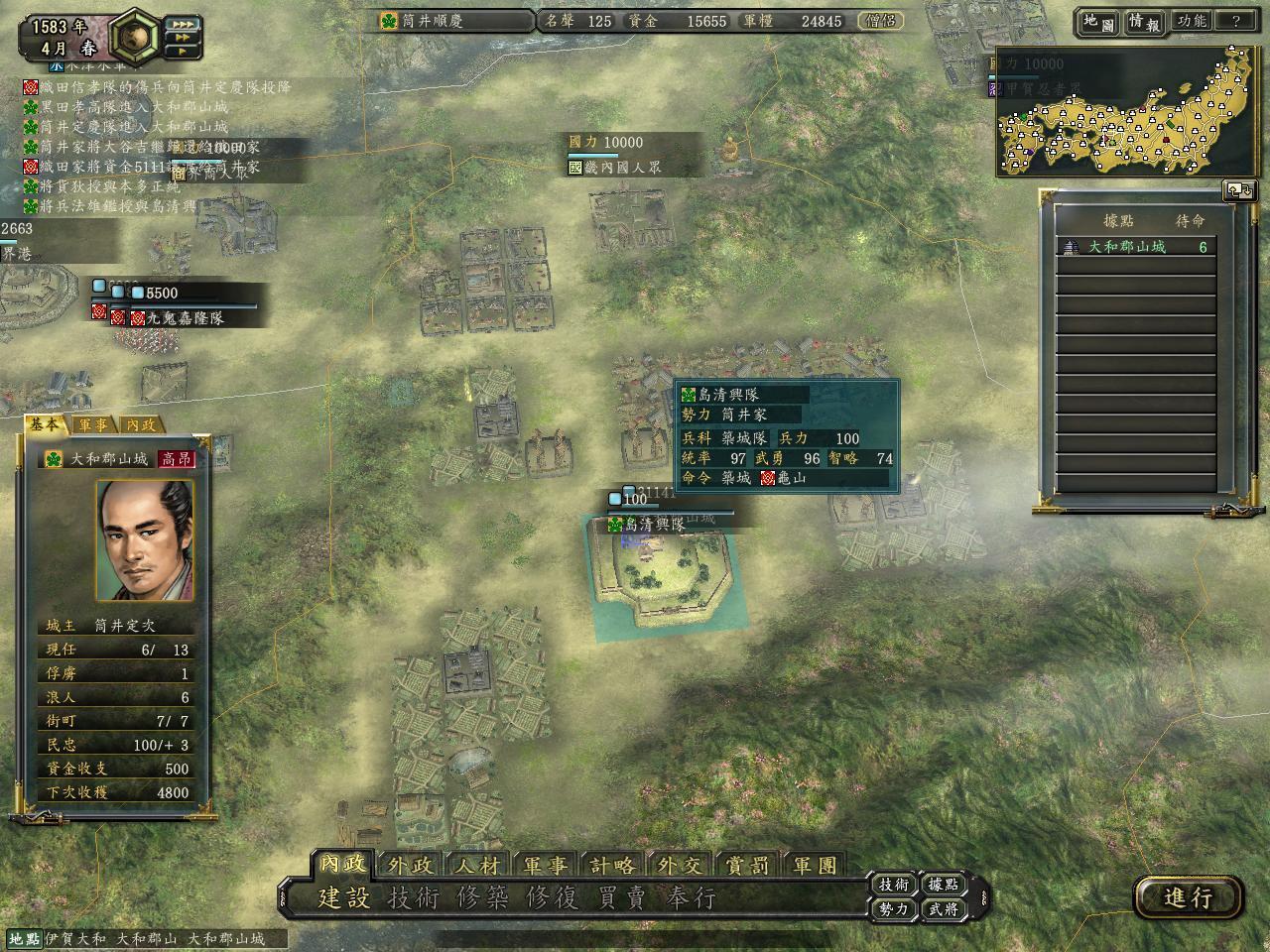The height and width of the screenshot is (952, 1270).
Task: Show the 據點 list view
Action: pos(943,885)
